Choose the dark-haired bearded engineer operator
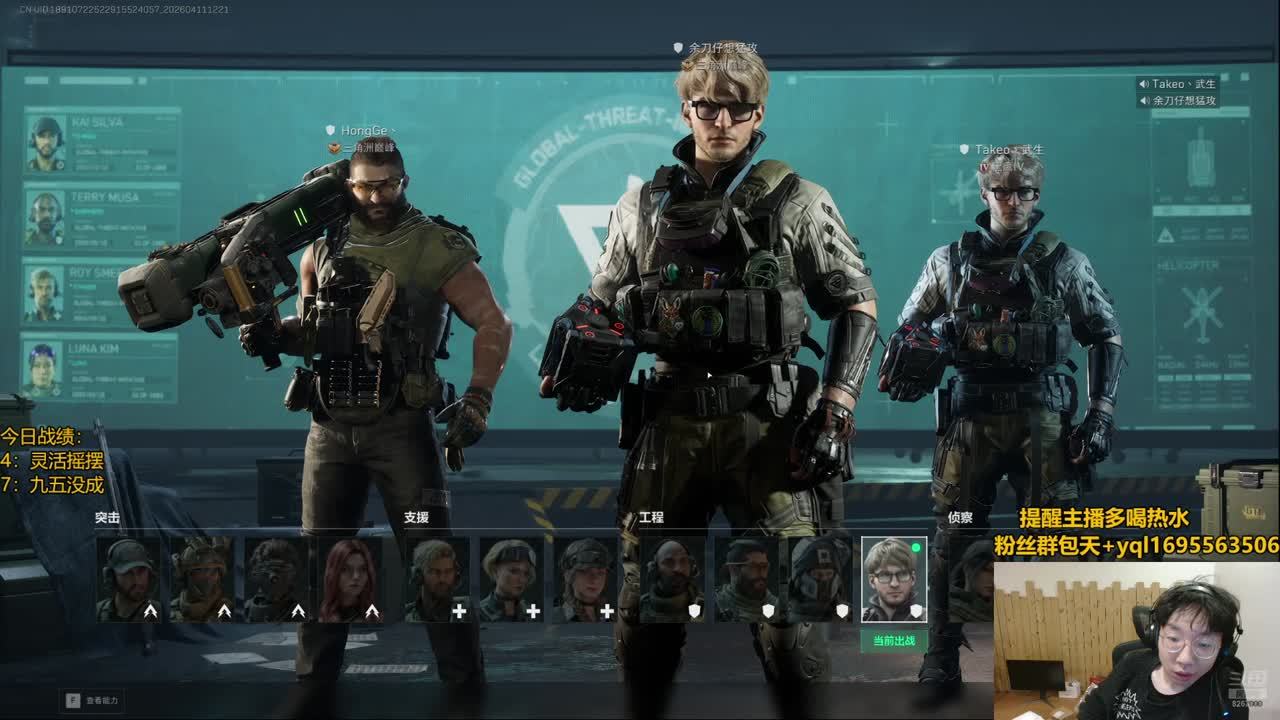This screenshot has width=1280, height=720. (x=746, y=580)
